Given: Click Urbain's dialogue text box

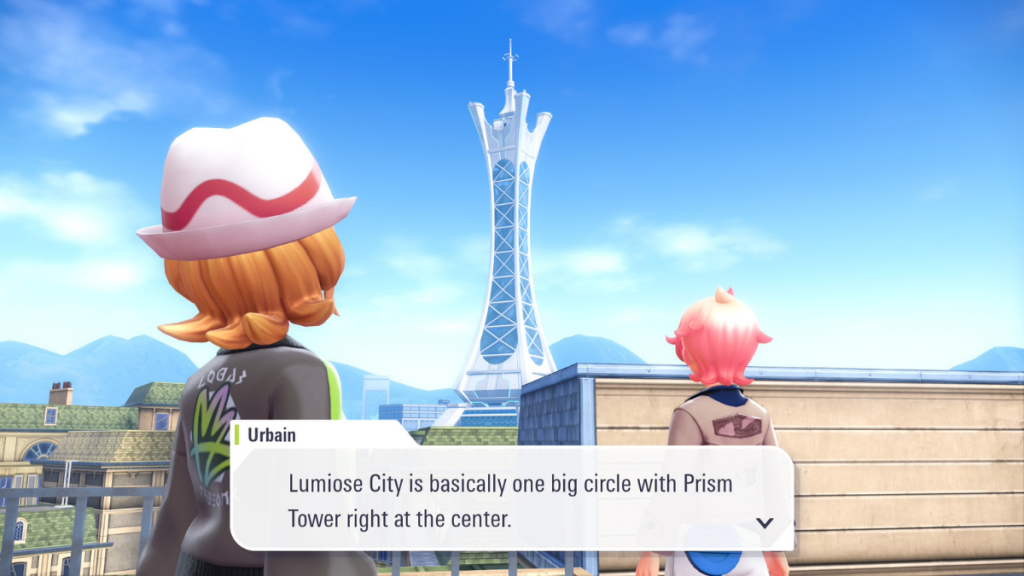Looking at the screenshot, I should [511, 500].
